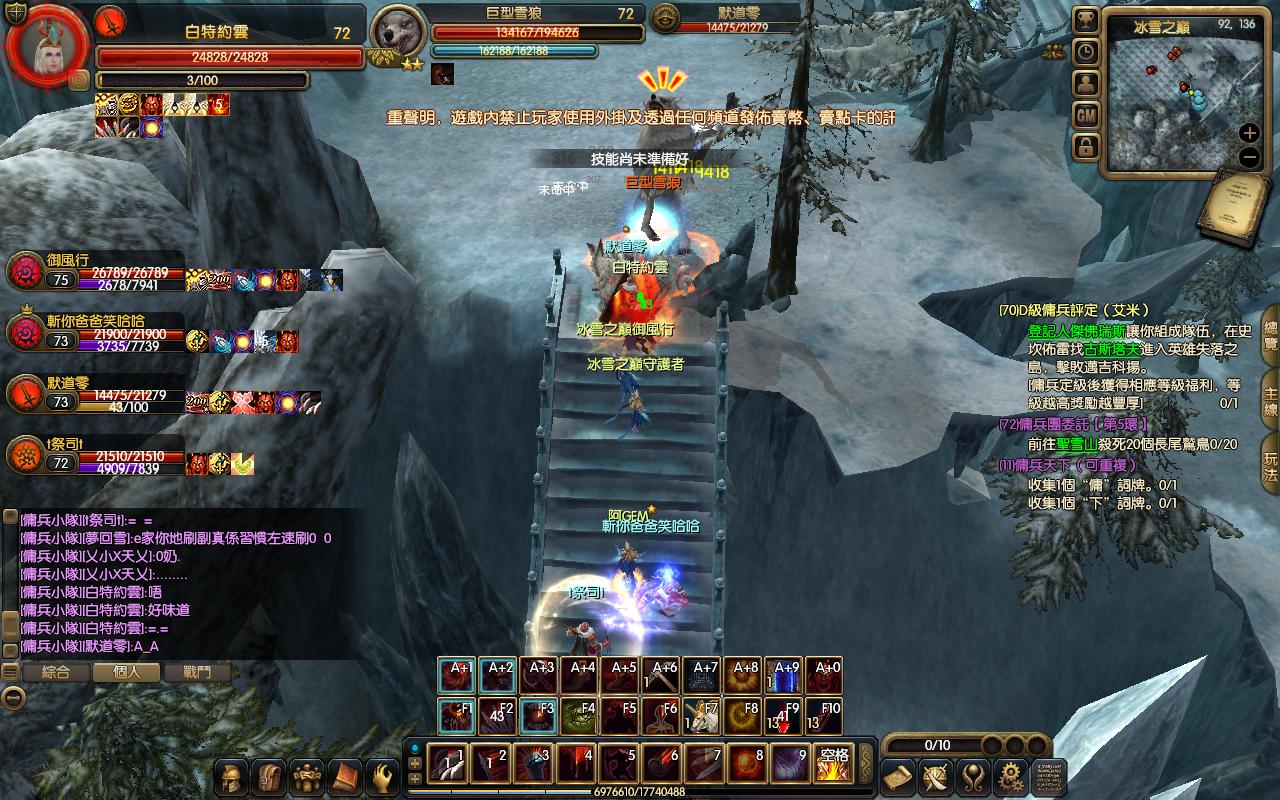Zoom in the minimap with the plus button

[1249, 133]
